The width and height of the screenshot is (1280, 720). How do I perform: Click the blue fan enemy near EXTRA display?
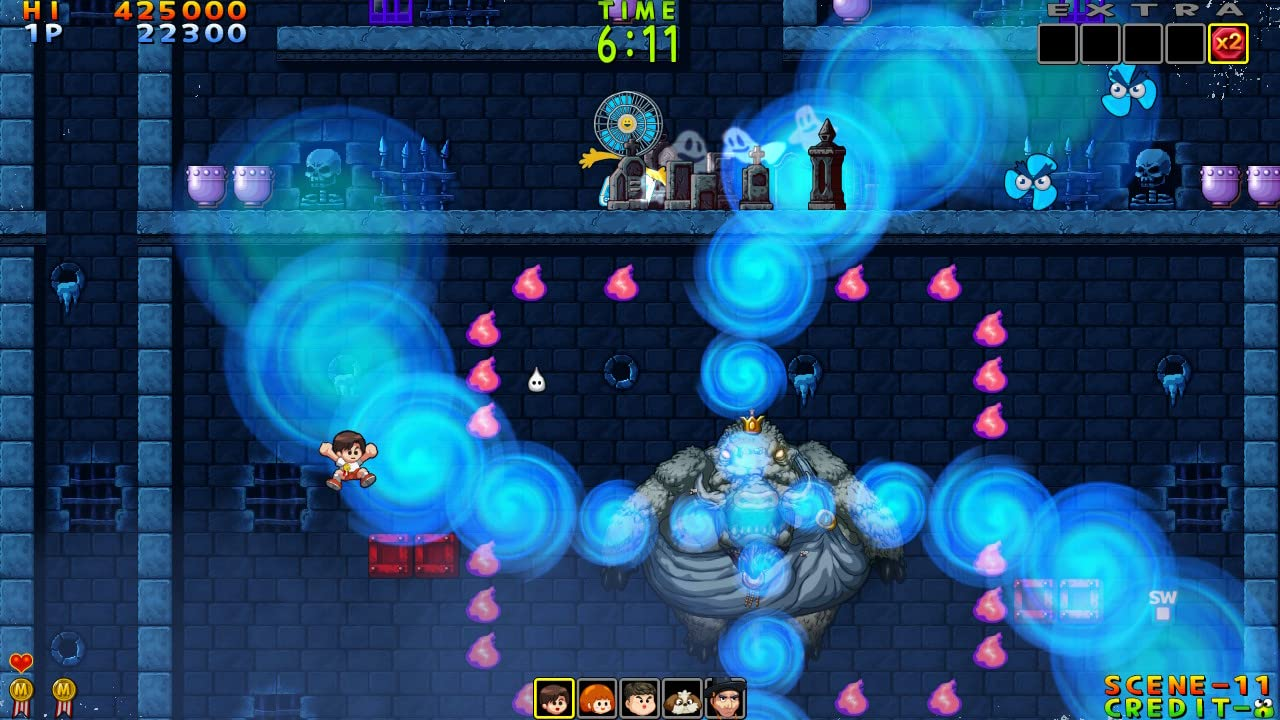[1128, 92]
